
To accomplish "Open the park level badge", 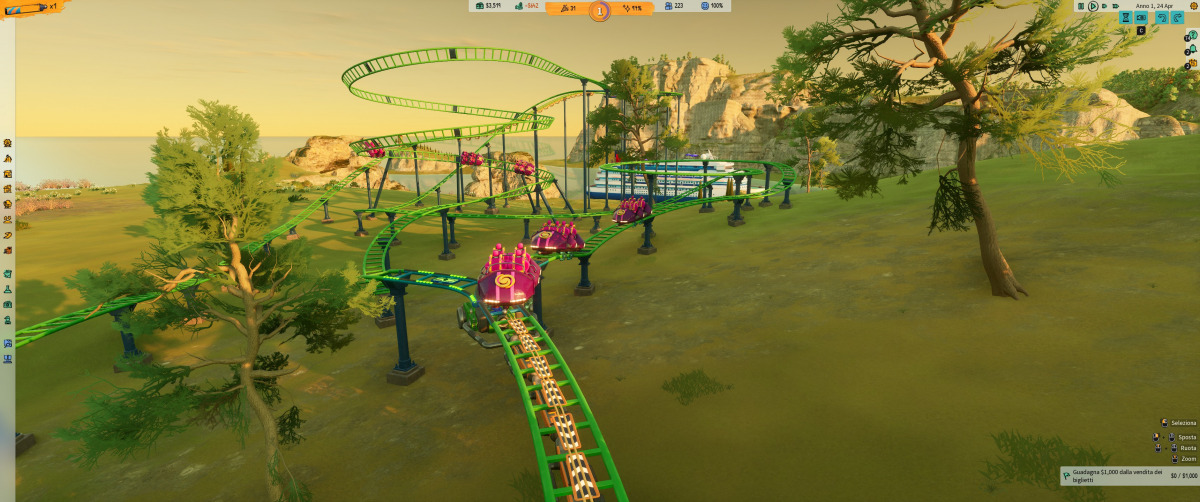I will pyautogui.click(x=599, y=11).
